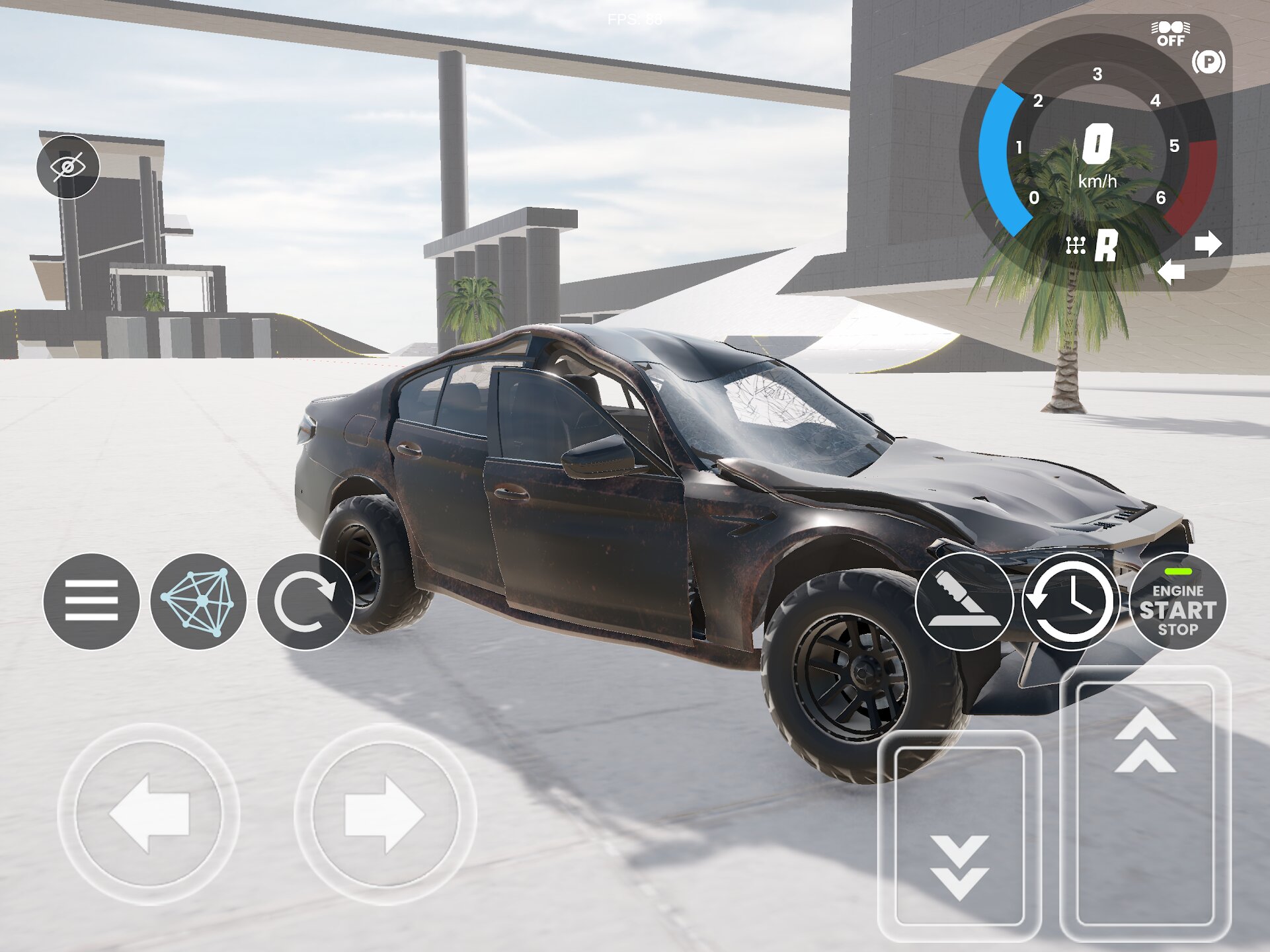1270x952 pixels.
Task: Reset the car with the circular arrow
Action: click(x=305, y=601)
